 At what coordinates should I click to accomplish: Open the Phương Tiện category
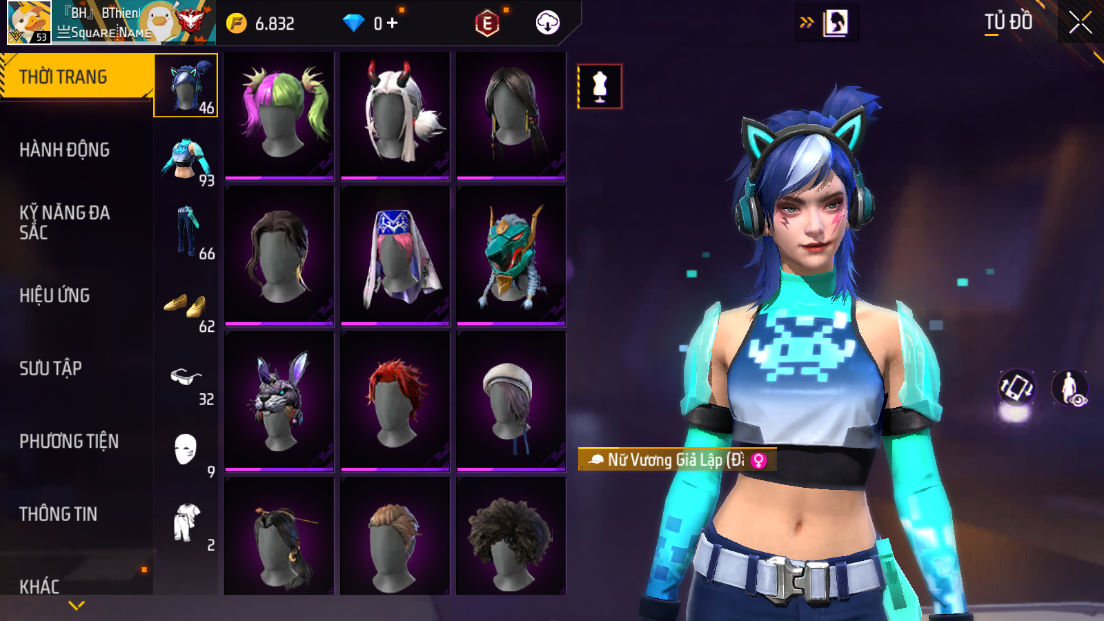pos(68,441)
